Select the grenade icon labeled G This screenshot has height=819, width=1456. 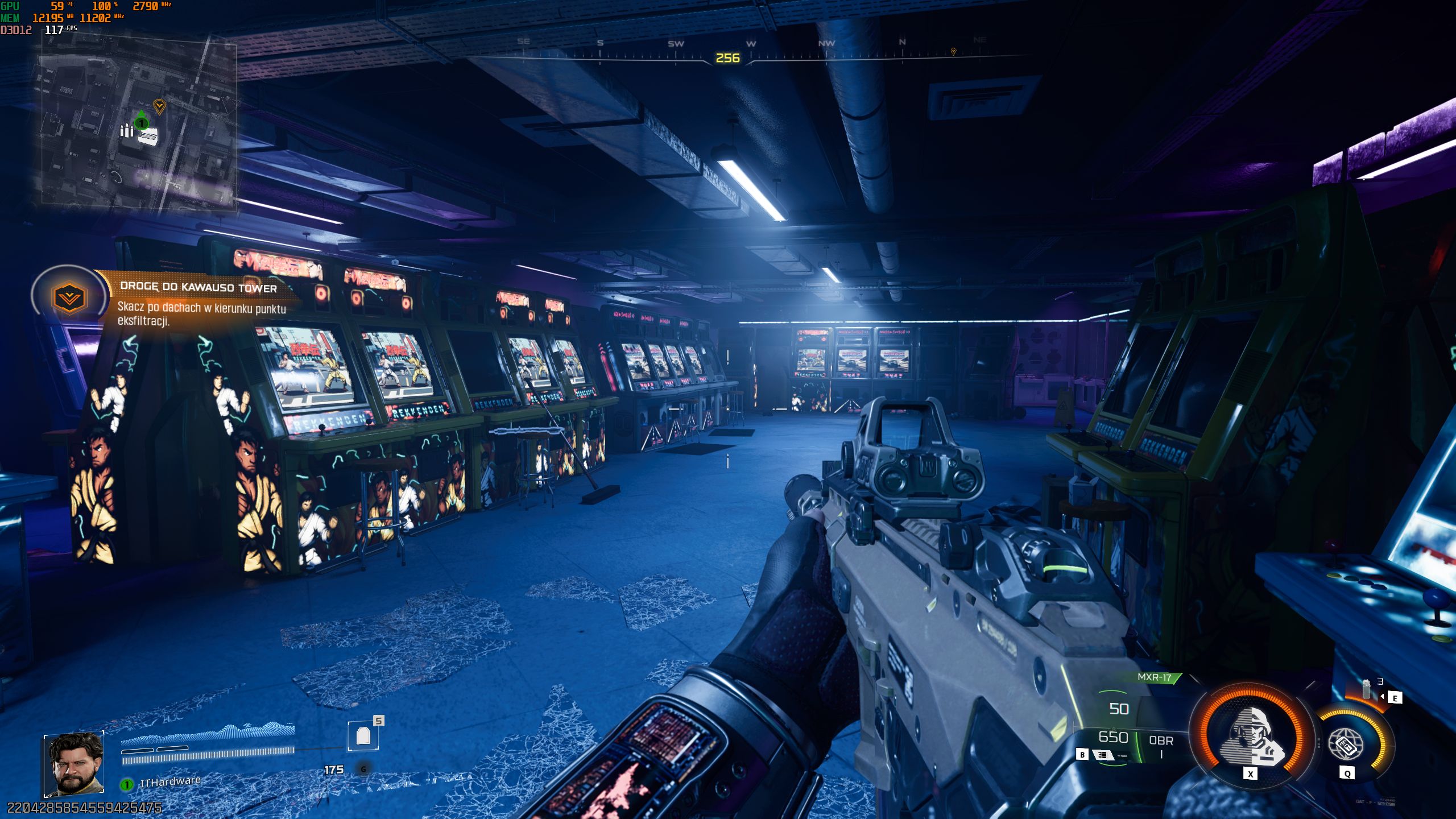click(x=363, y=770)
